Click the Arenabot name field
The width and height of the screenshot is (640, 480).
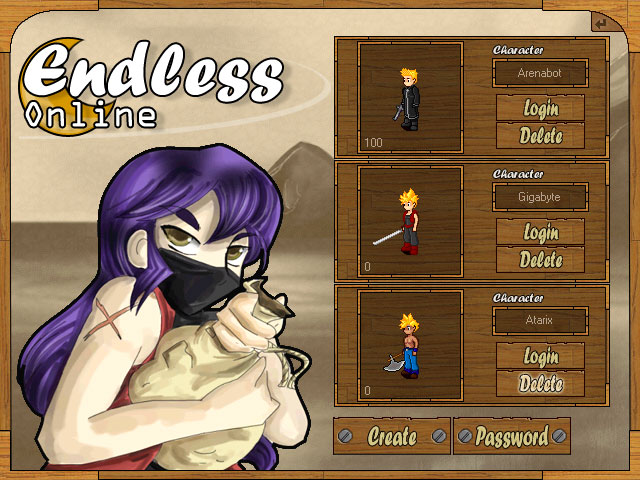(541, 73)
